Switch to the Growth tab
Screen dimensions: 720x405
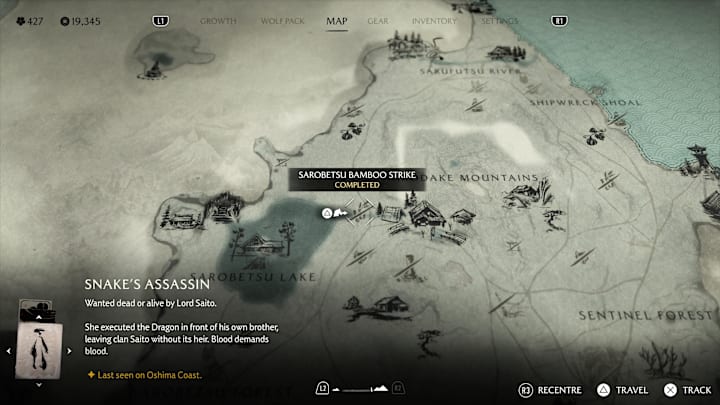pos(218,20)
